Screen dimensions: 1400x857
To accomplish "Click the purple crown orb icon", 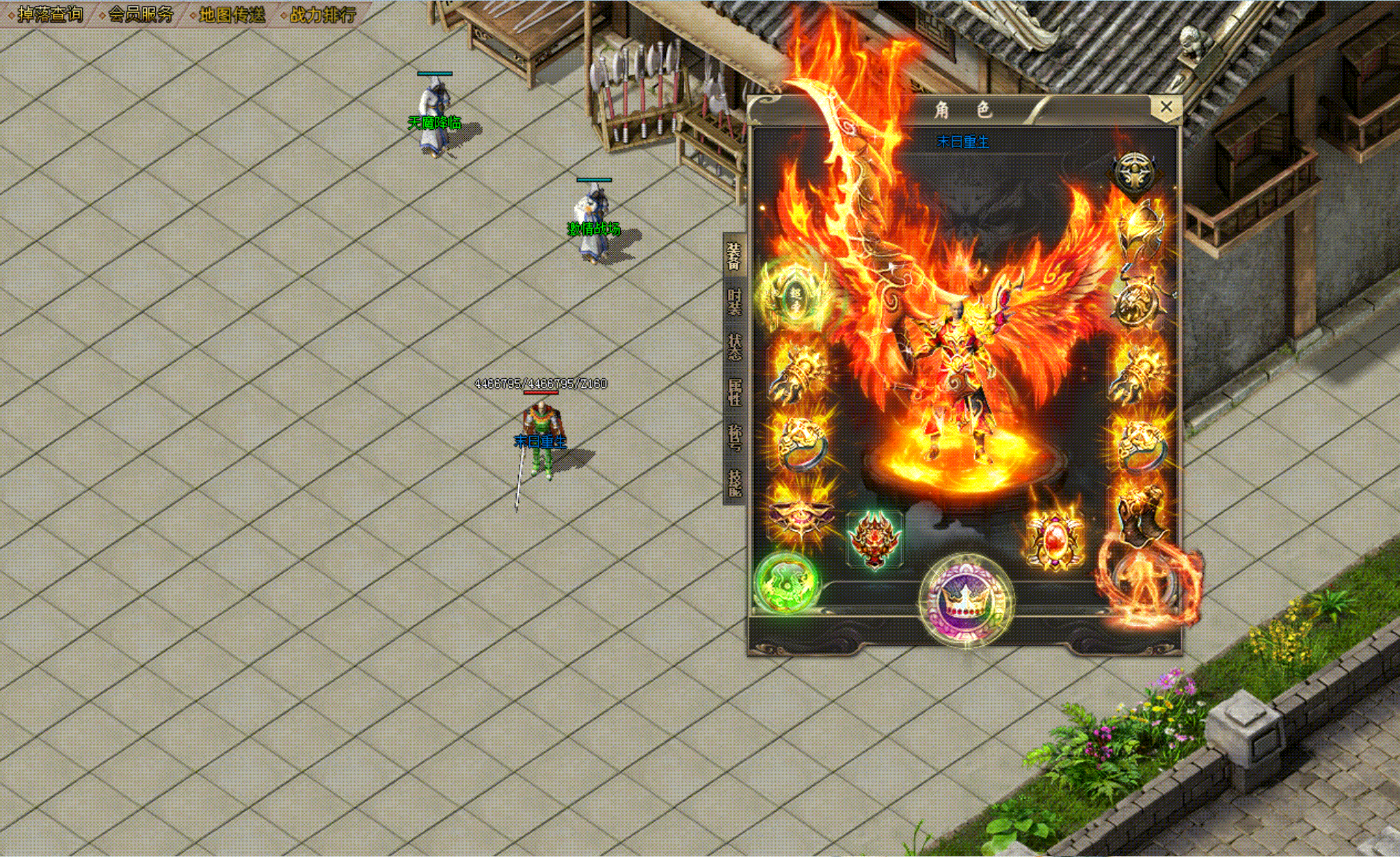I will coord(965,601).
